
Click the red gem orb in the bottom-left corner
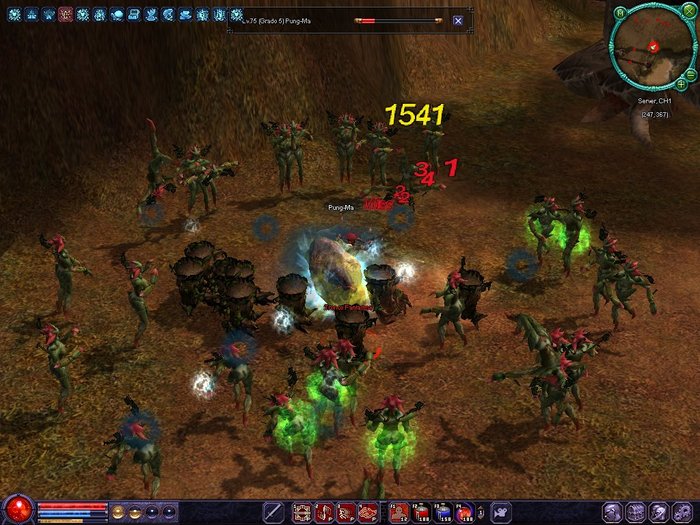click(18, 510)
